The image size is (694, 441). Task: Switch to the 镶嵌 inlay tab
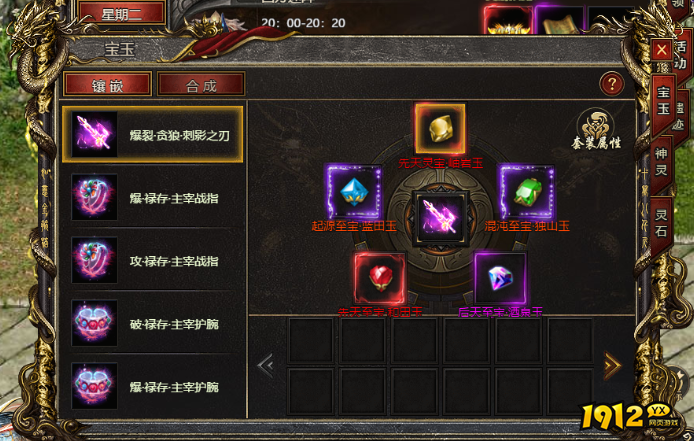[x=107, y=84]
